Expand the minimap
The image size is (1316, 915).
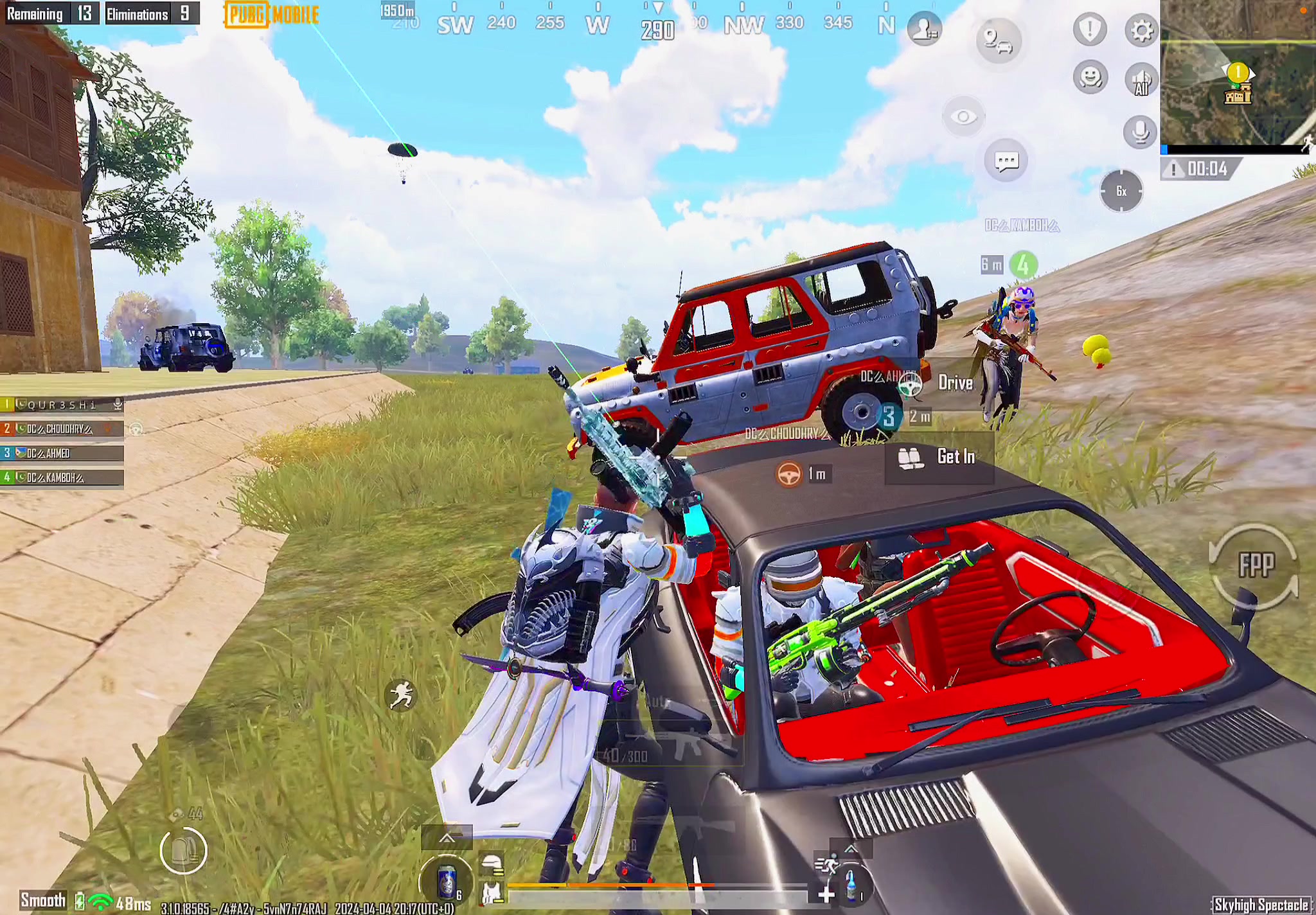pos(1237,74)
